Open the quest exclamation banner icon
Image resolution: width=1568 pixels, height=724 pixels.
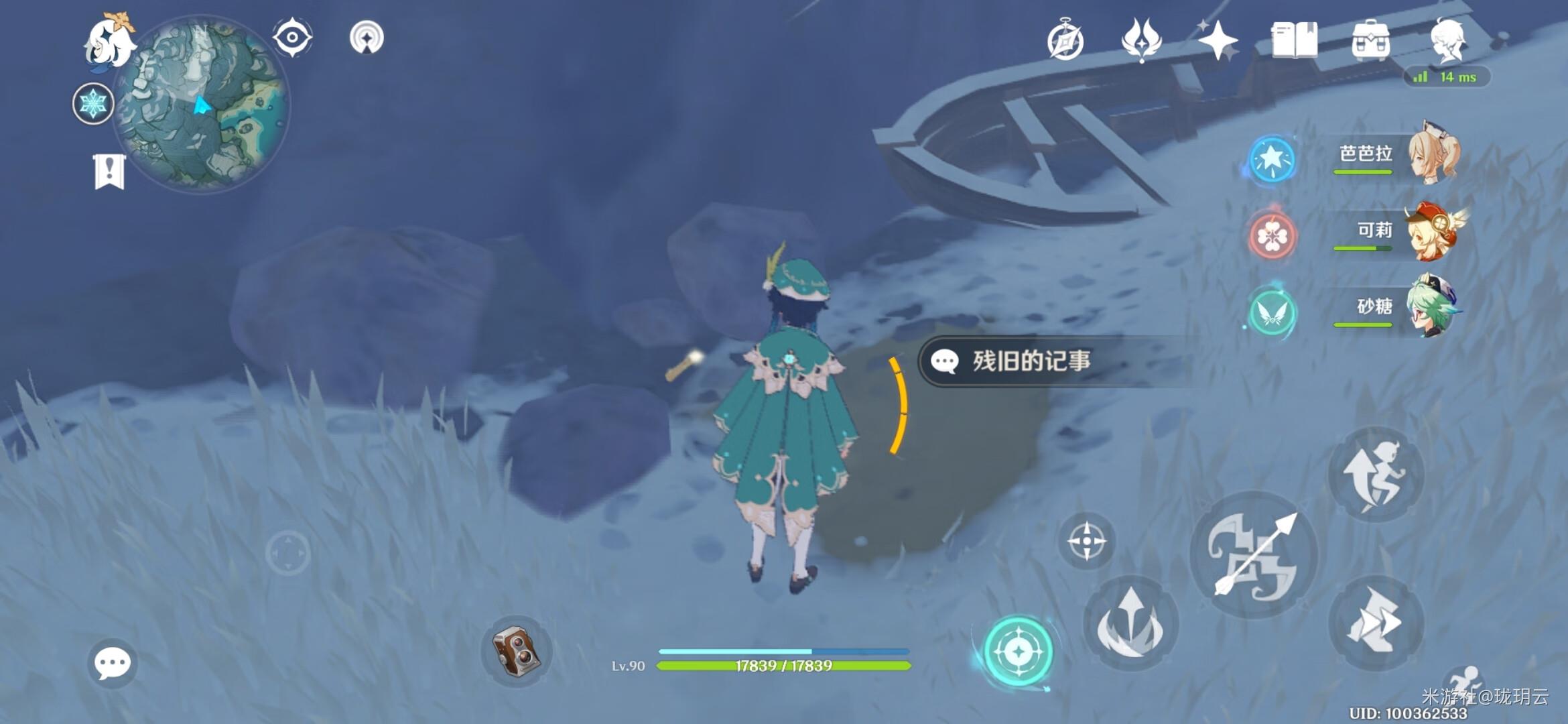coord(109,172)
